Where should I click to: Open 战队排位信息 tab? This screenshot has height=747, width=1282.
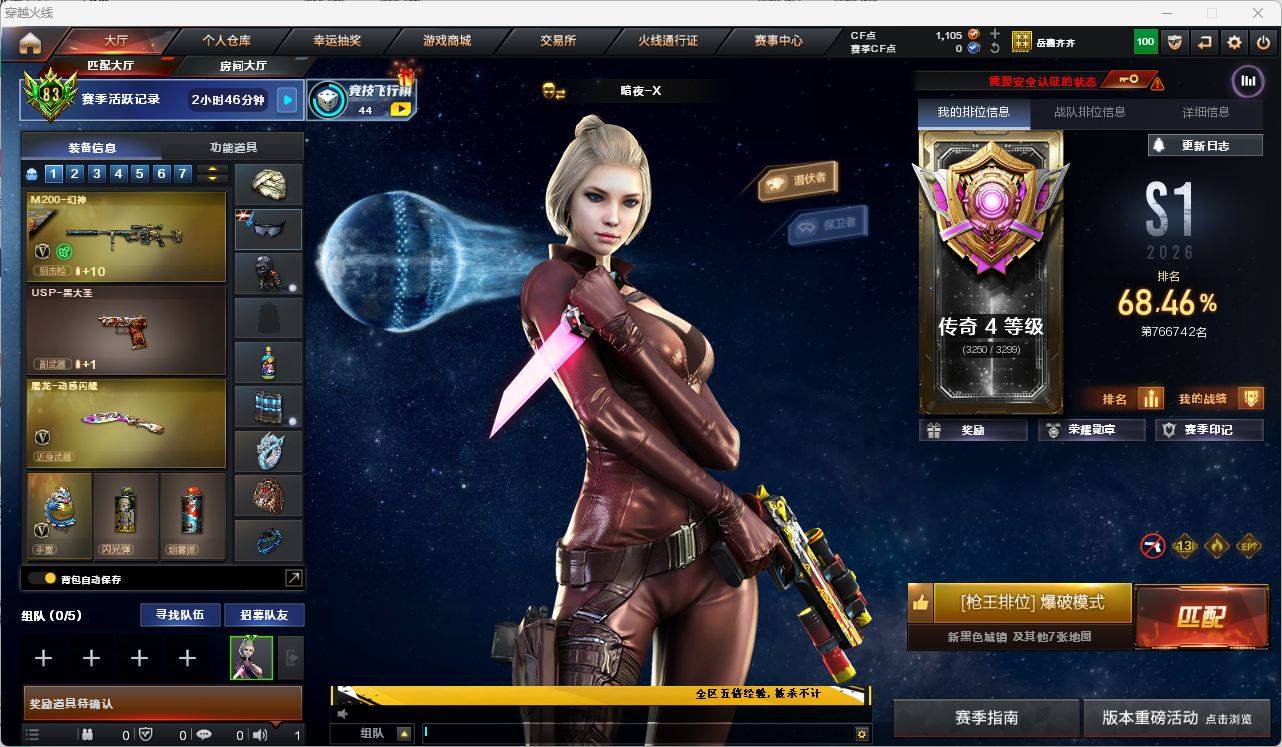[1089, 113]
